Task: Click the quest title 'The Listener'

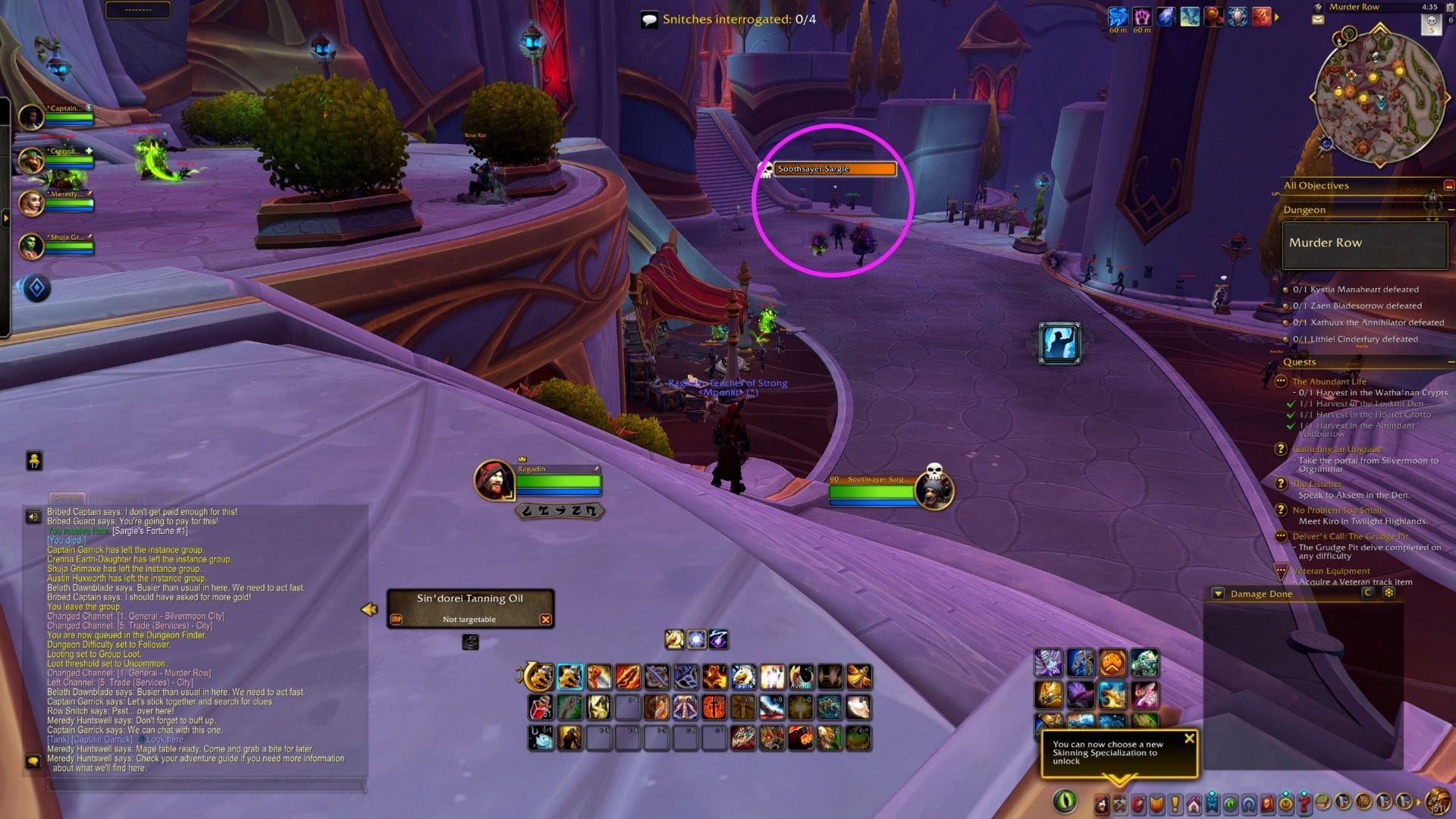Action: 1317,483
